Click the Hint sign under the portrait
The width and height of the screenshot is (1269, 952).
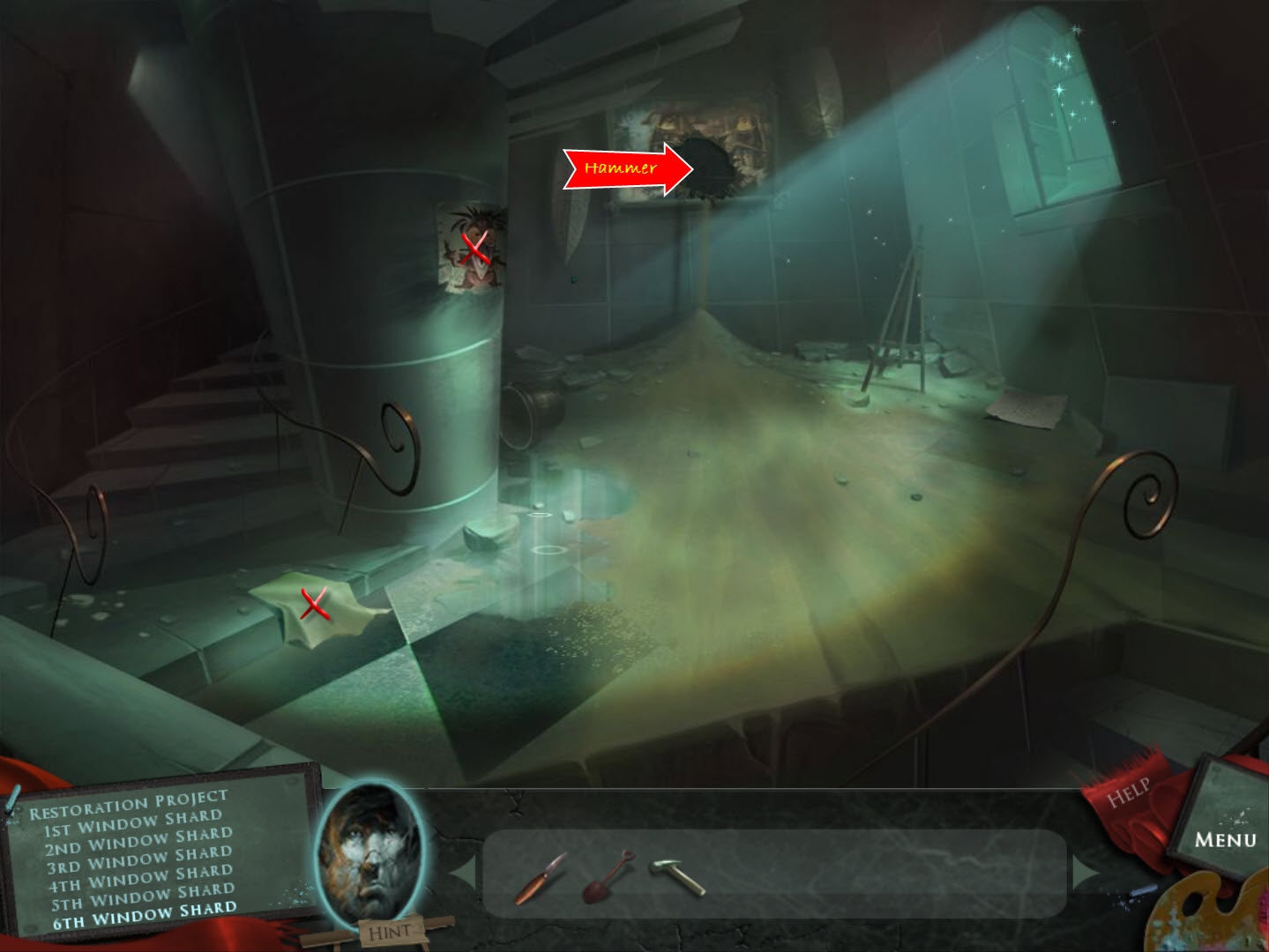point(389,932)
